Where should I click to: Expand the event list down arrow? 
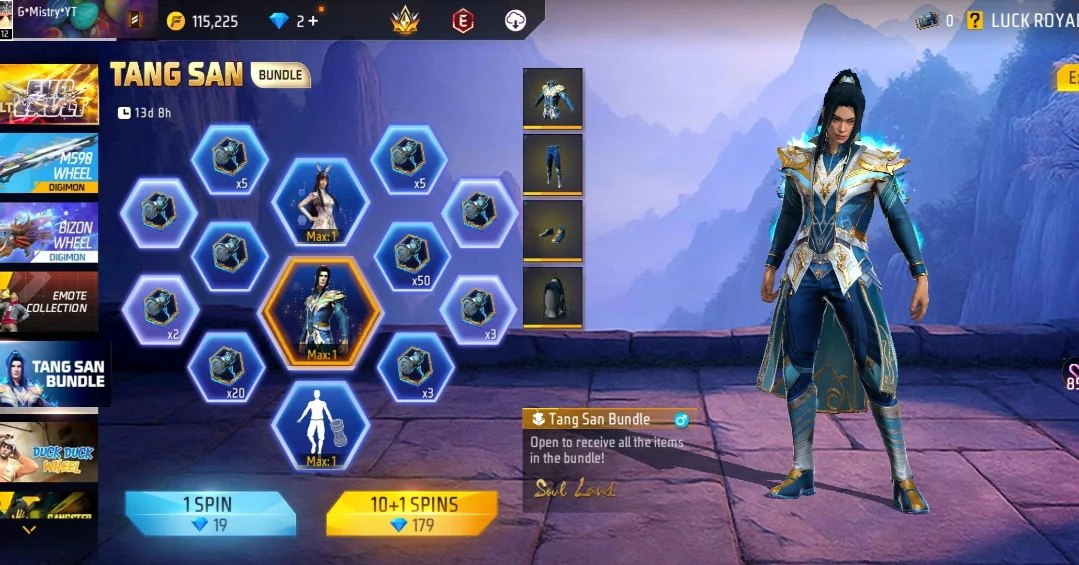tap(29, 530)
